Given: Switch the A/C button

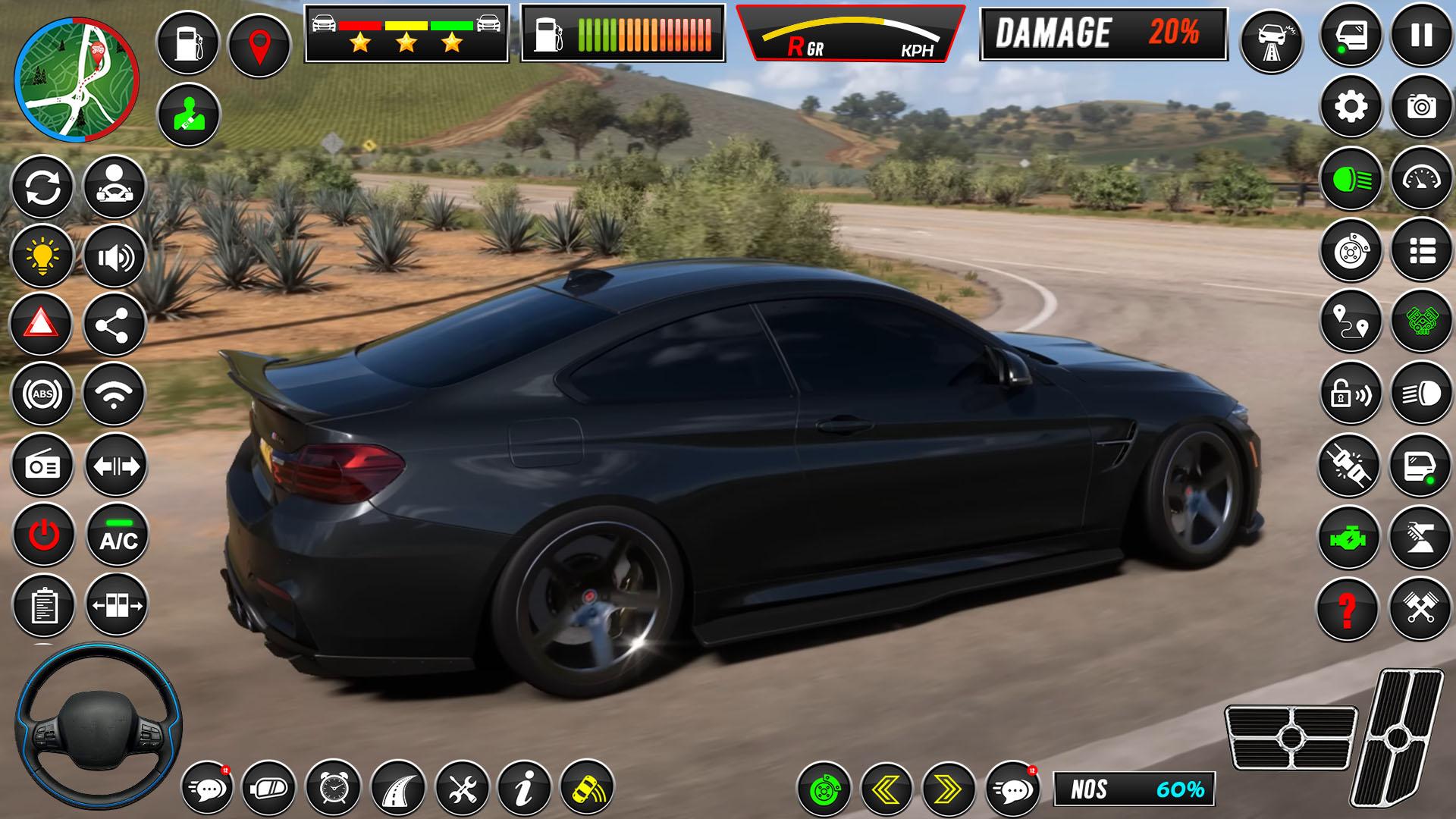Looking at the screenshot, I should tap(118, 535).
